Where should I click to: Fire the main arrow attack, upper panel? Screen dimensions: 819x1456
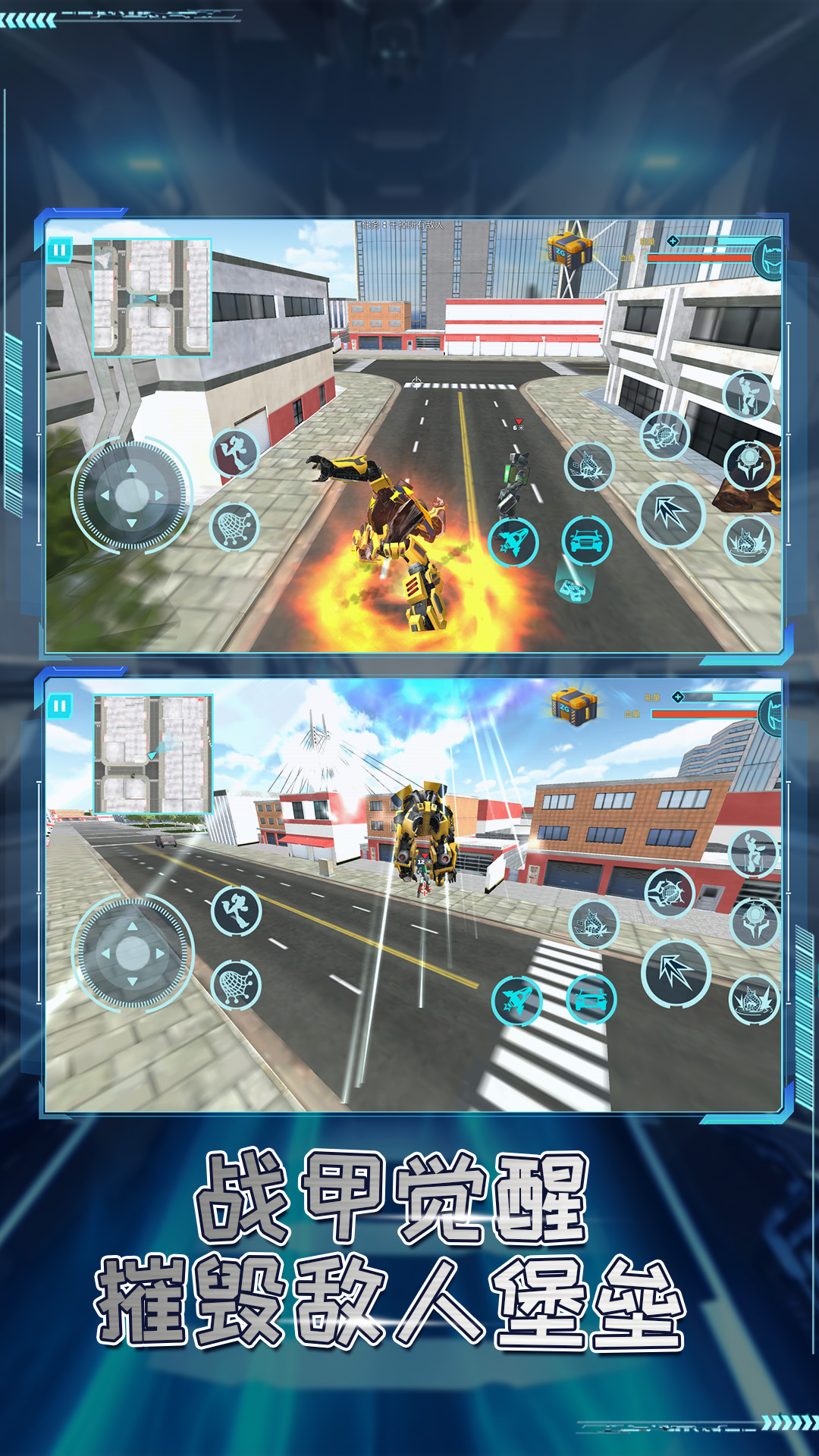click(671, 515)
